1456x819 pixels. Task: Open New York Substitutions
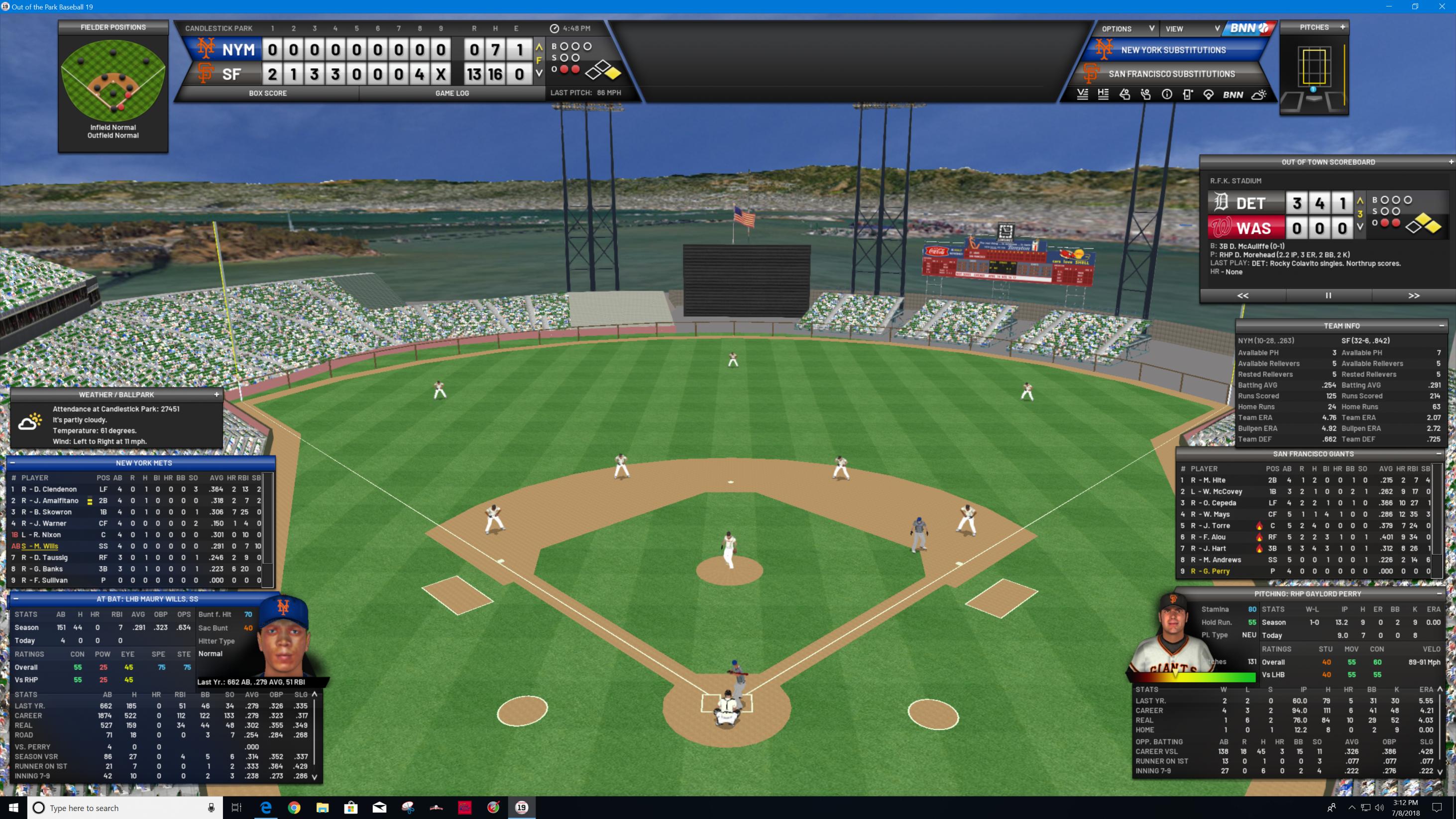(1173, 50)
